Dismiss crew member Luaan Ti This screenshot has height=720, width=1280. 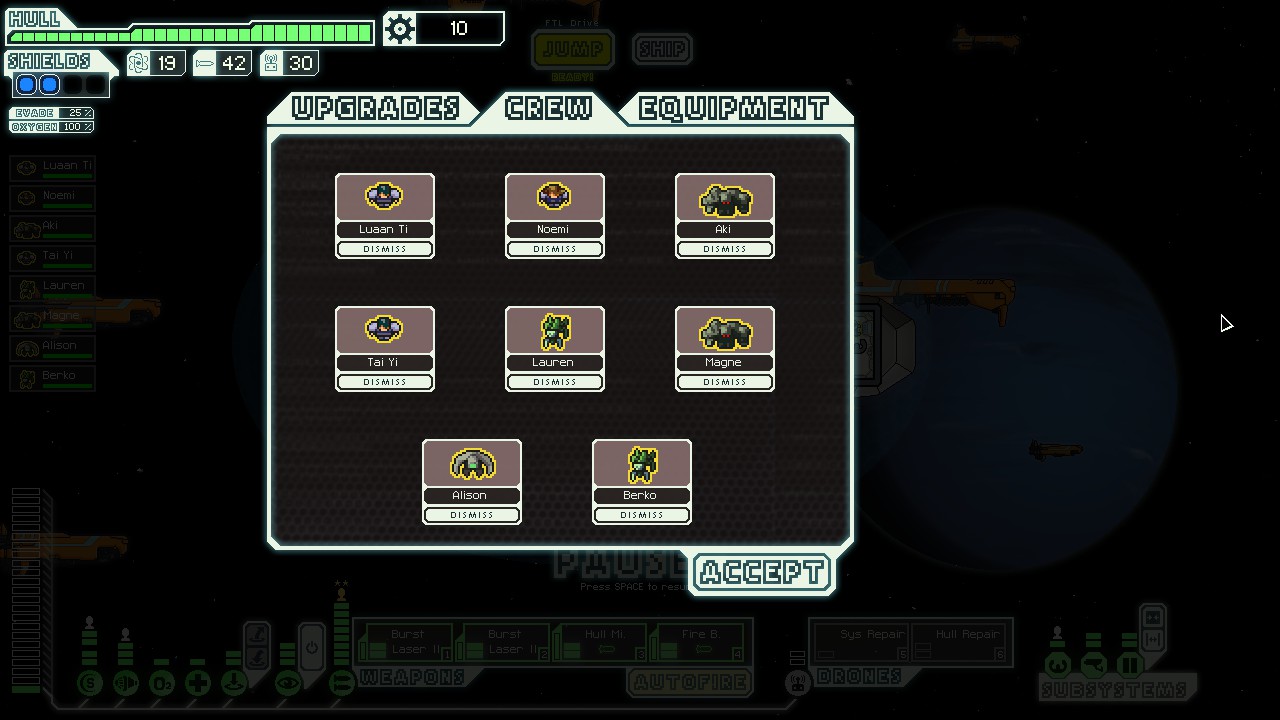pyautogui.click(x=385, y=249)
